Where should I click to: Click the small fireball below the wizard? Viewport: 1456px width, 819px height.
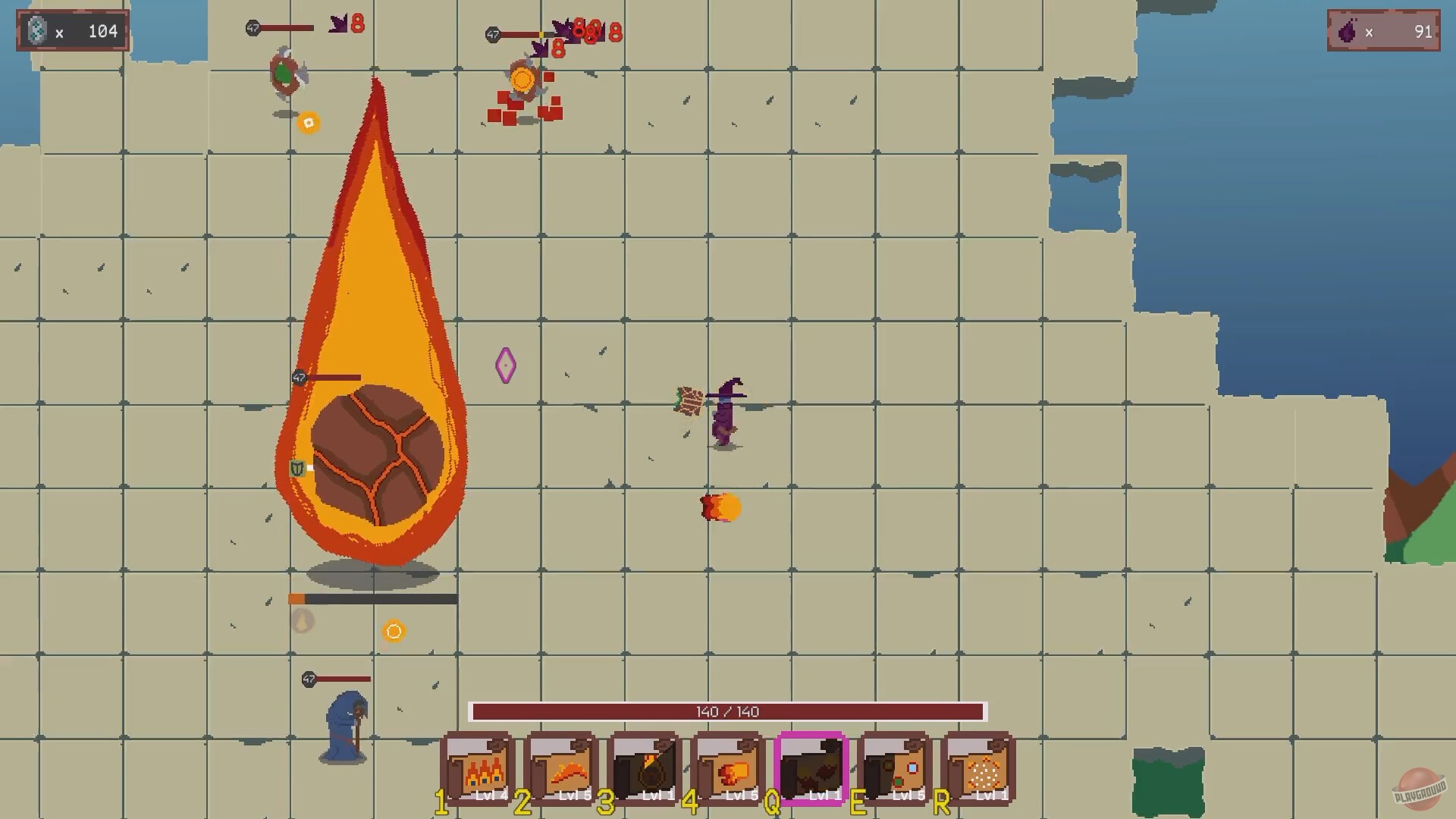(719, 507)
